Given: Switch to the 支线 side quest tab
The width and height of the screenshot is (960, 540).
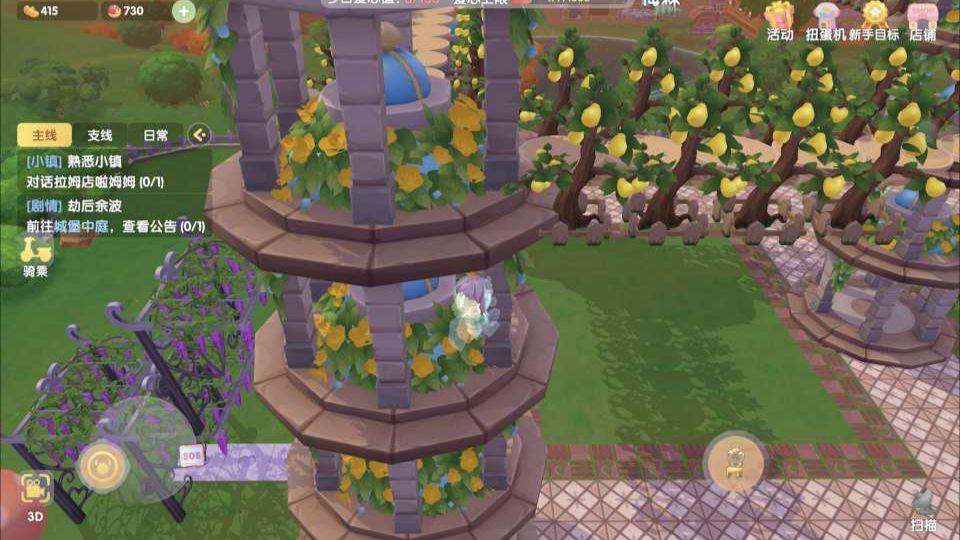Looking at the screenshot, I should [x=99, y=135].
